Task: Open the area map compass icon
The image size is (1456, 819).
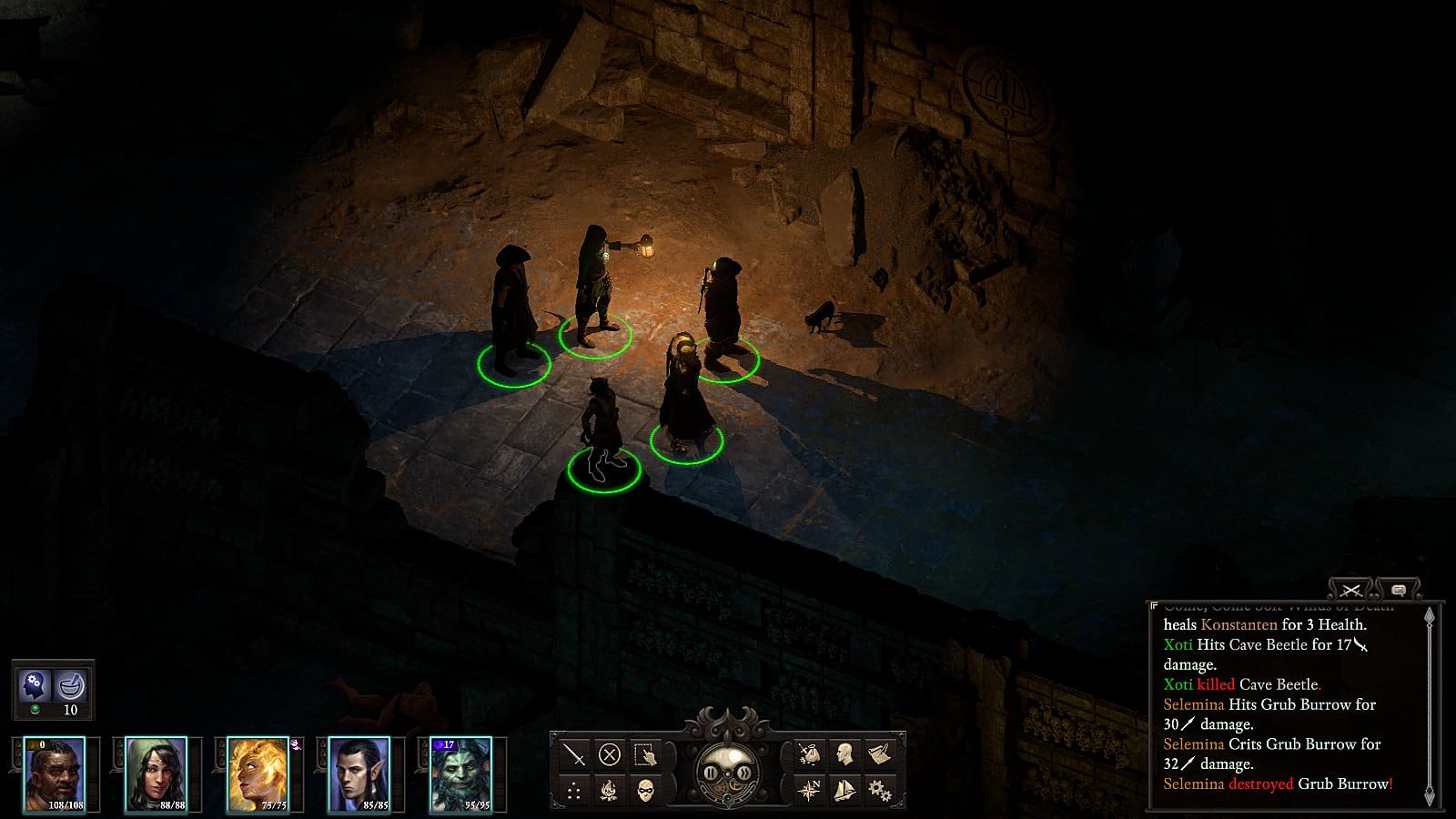Action: pos(808,790)
